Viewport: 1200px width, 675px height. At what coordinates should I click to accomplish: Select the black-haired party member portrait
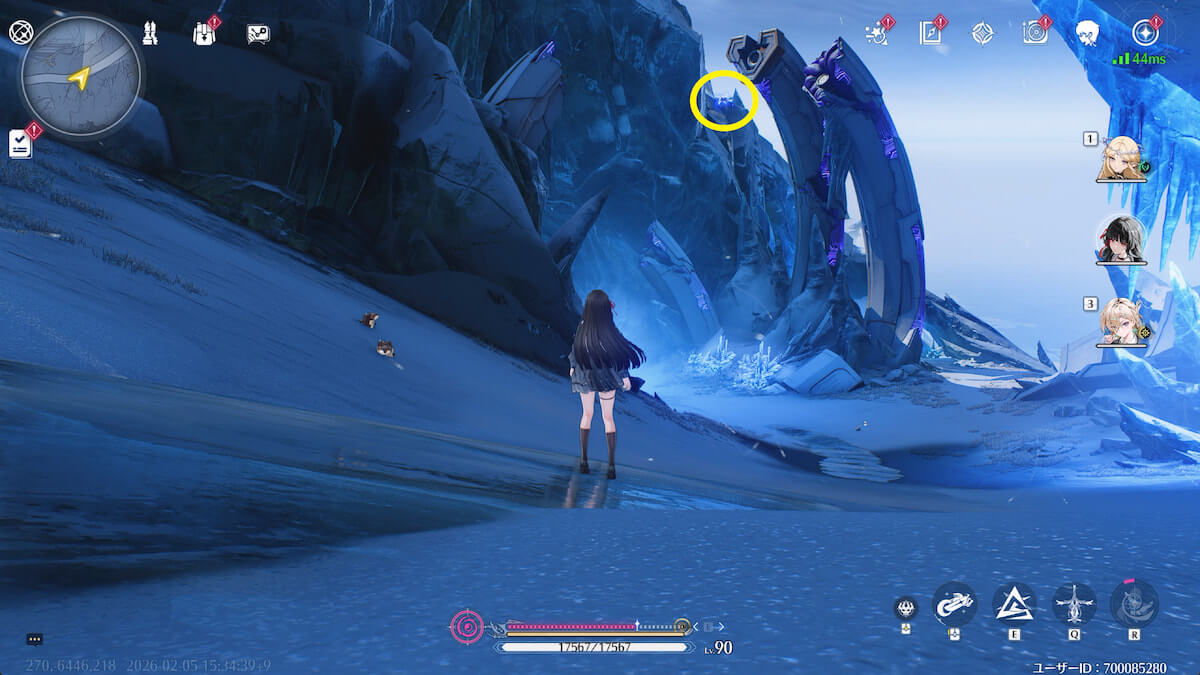click(x=1121, y=240)
